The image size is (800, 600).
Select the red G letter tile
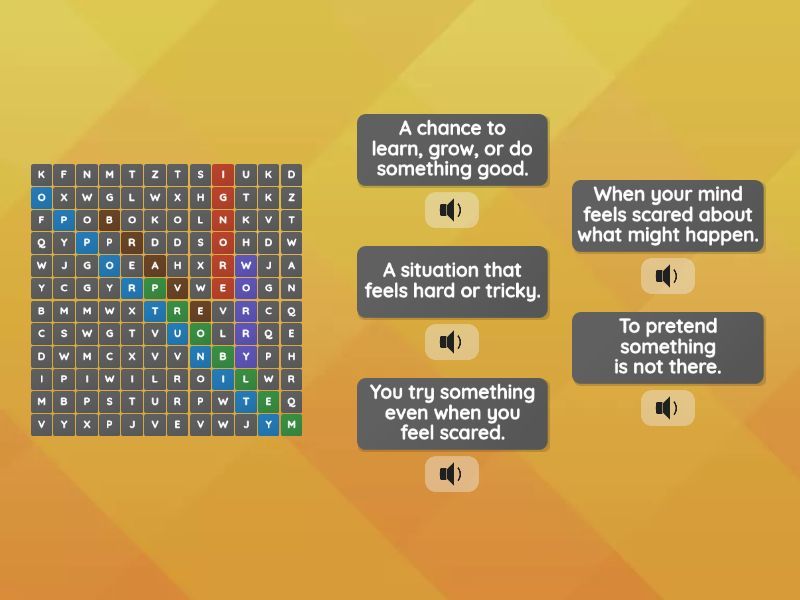(x=223, y=197)
